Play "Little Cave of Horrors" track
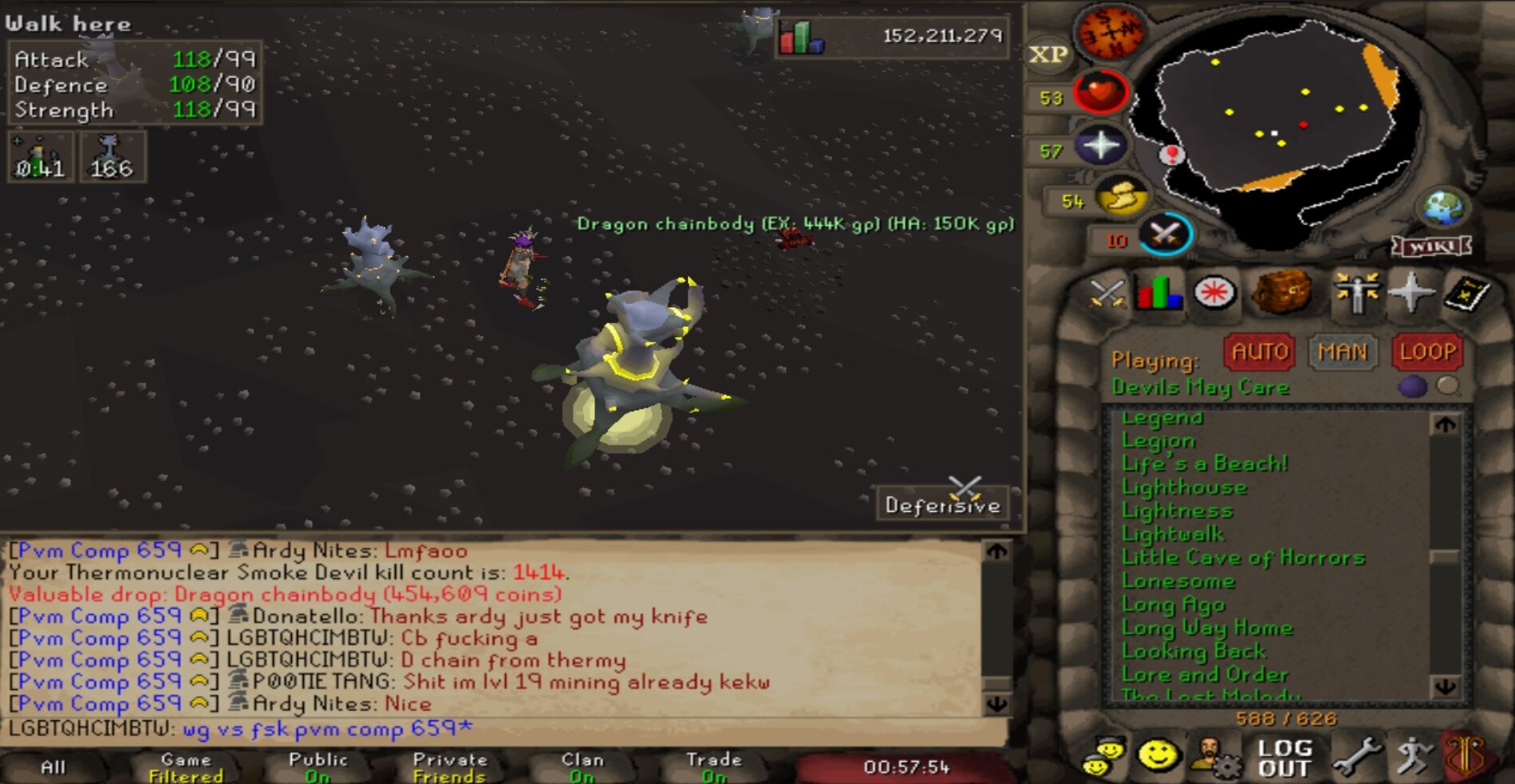Viewport: 1515px width, 784px height. tap(1242, 557)
